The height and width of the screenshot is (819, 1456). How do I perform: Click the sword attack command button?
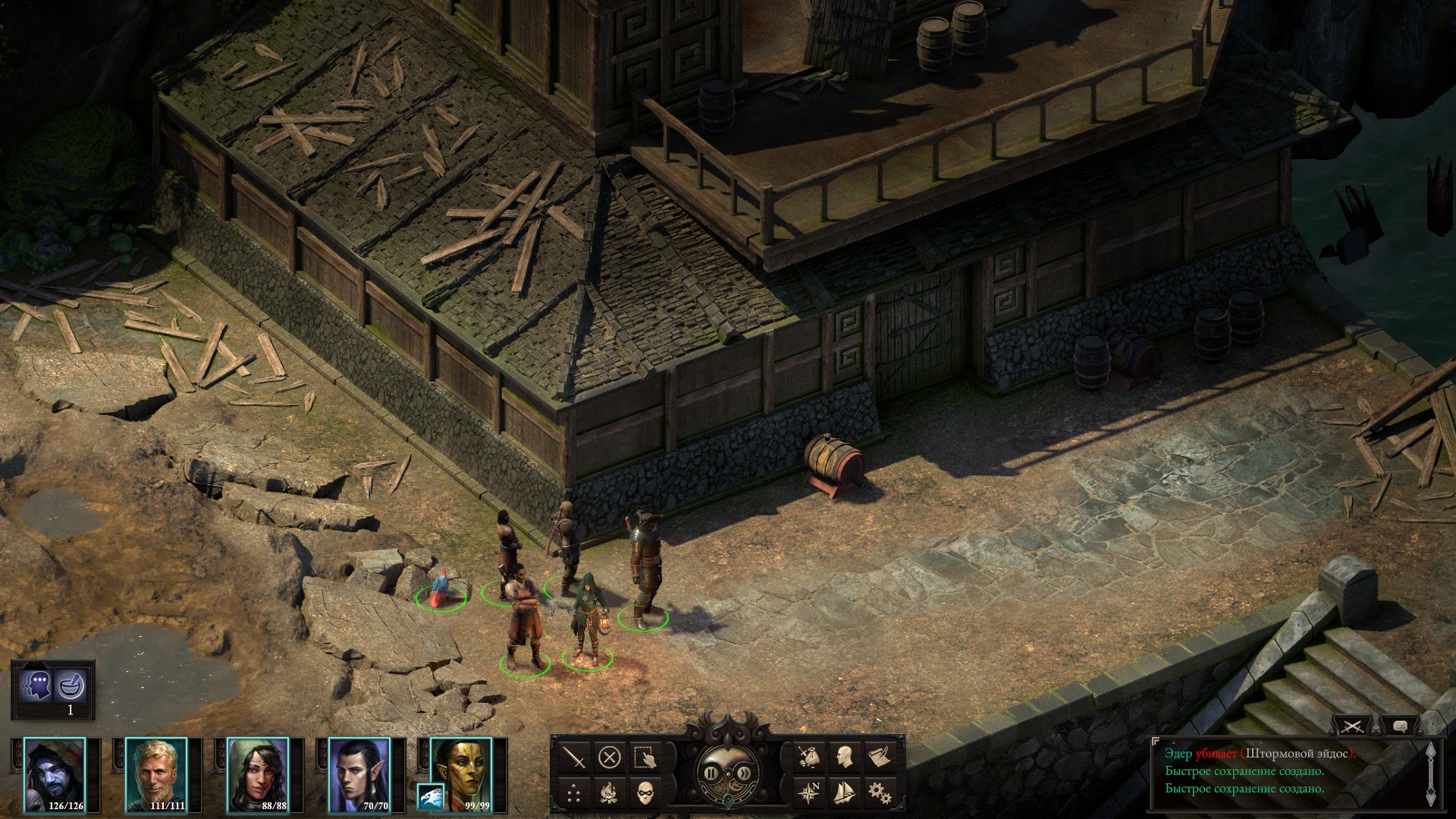pyautogui.click(x=574, y=757)
